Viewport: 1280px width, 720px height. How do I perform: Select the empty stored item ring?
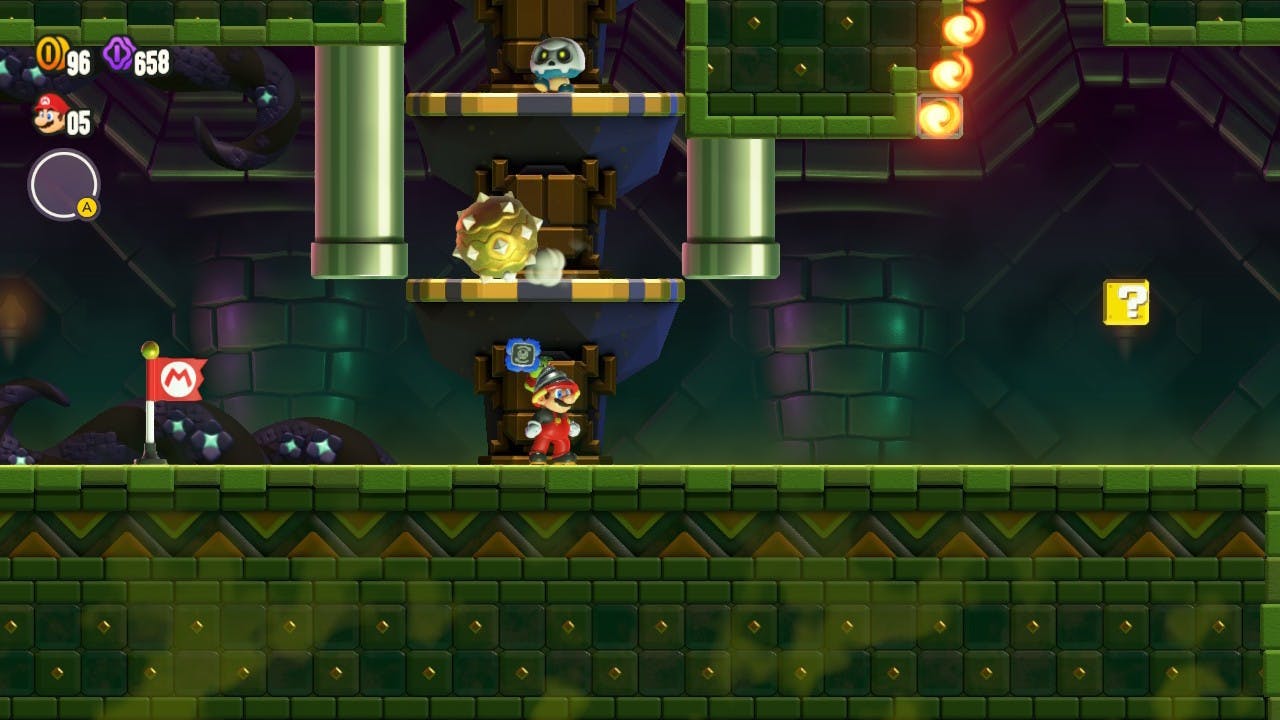point(63,184)
